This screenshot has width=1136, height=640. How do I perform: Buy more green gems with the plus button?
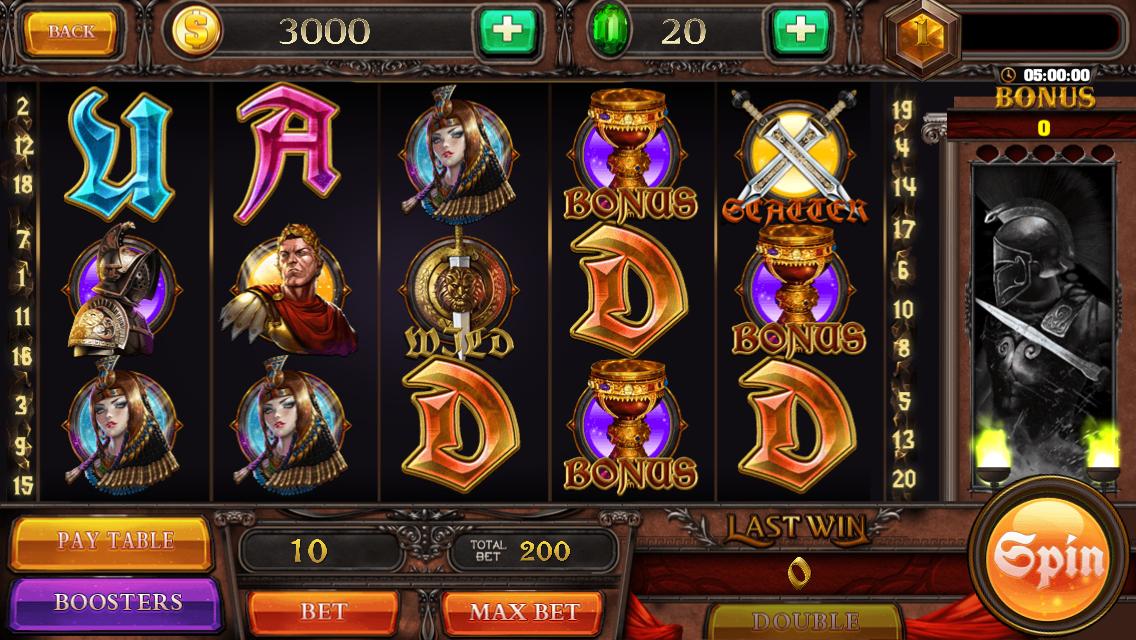[799, 32]
